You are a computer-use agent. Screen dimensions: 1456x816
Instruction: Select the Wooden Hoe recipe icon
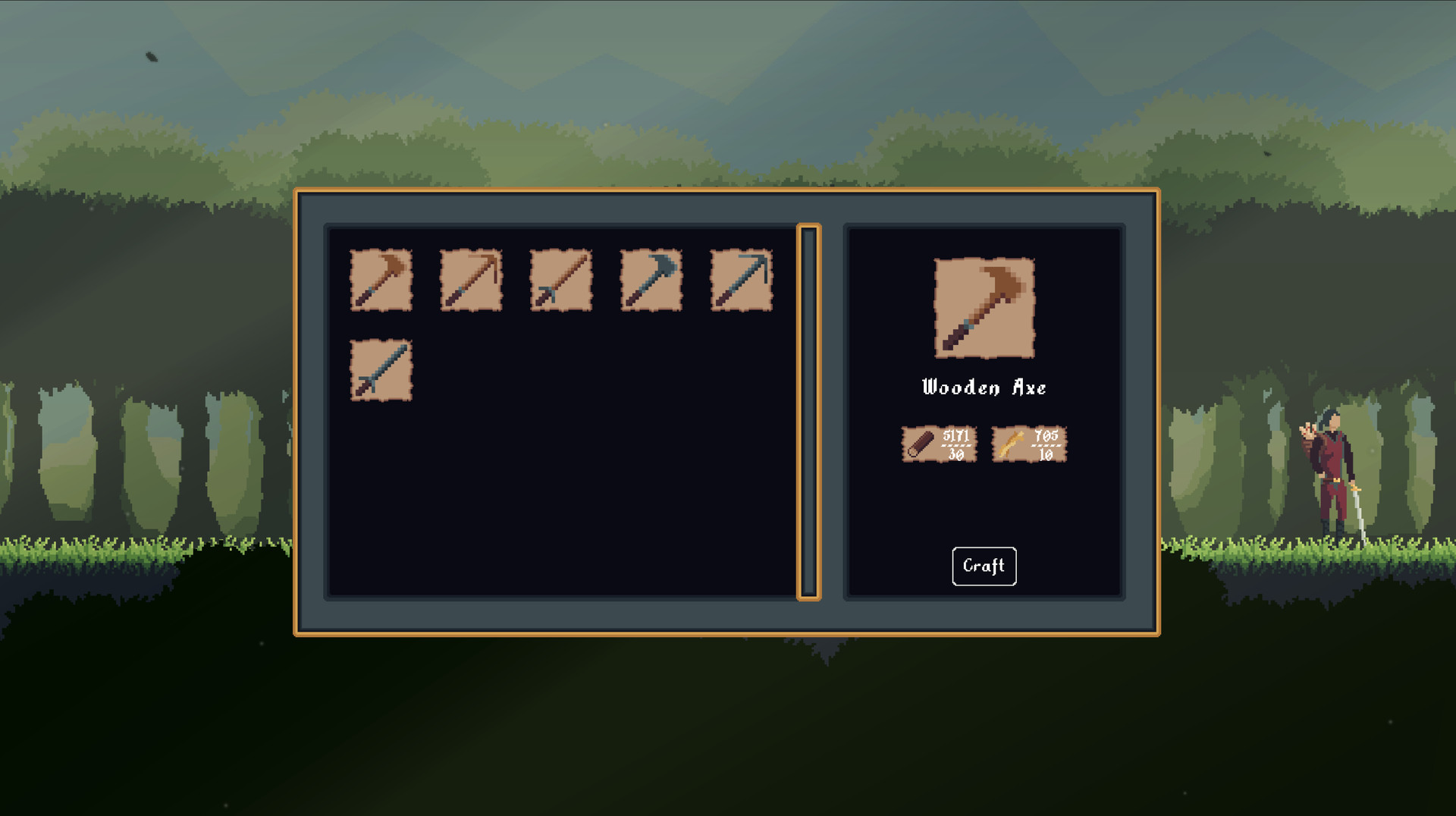(470, 281)
